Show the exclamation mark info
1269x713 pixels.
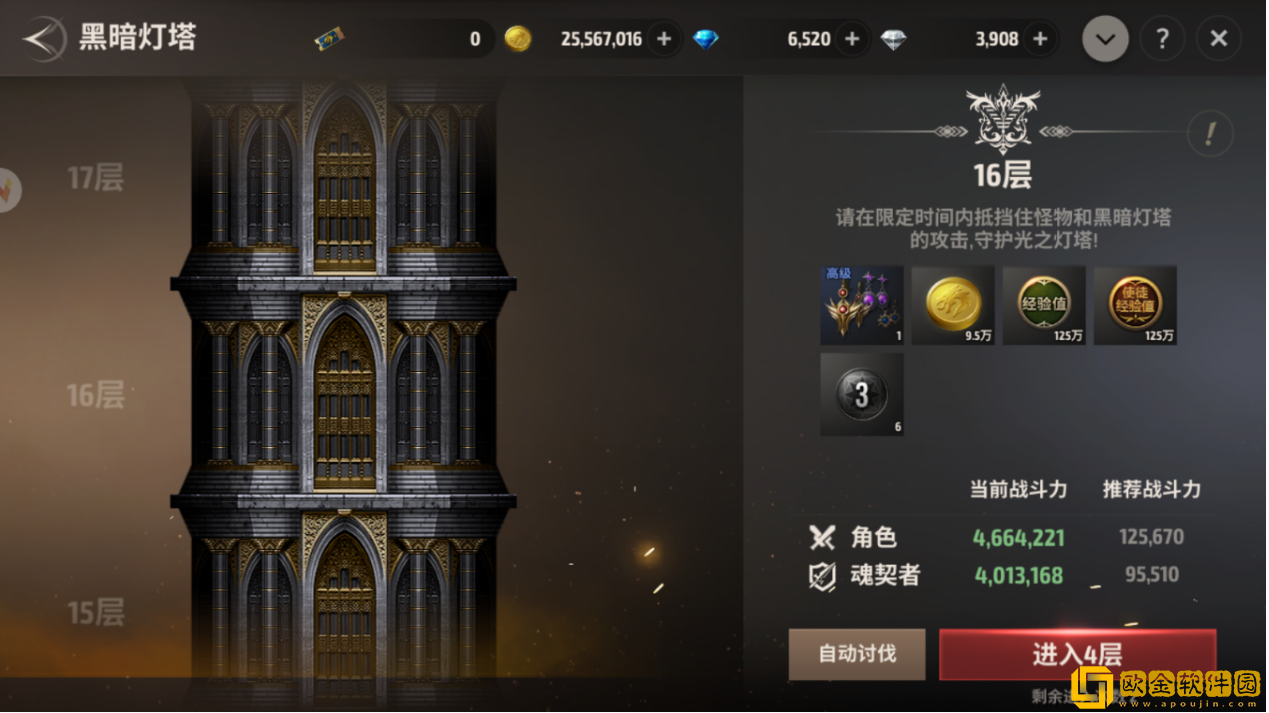[x=1210, y=134]
